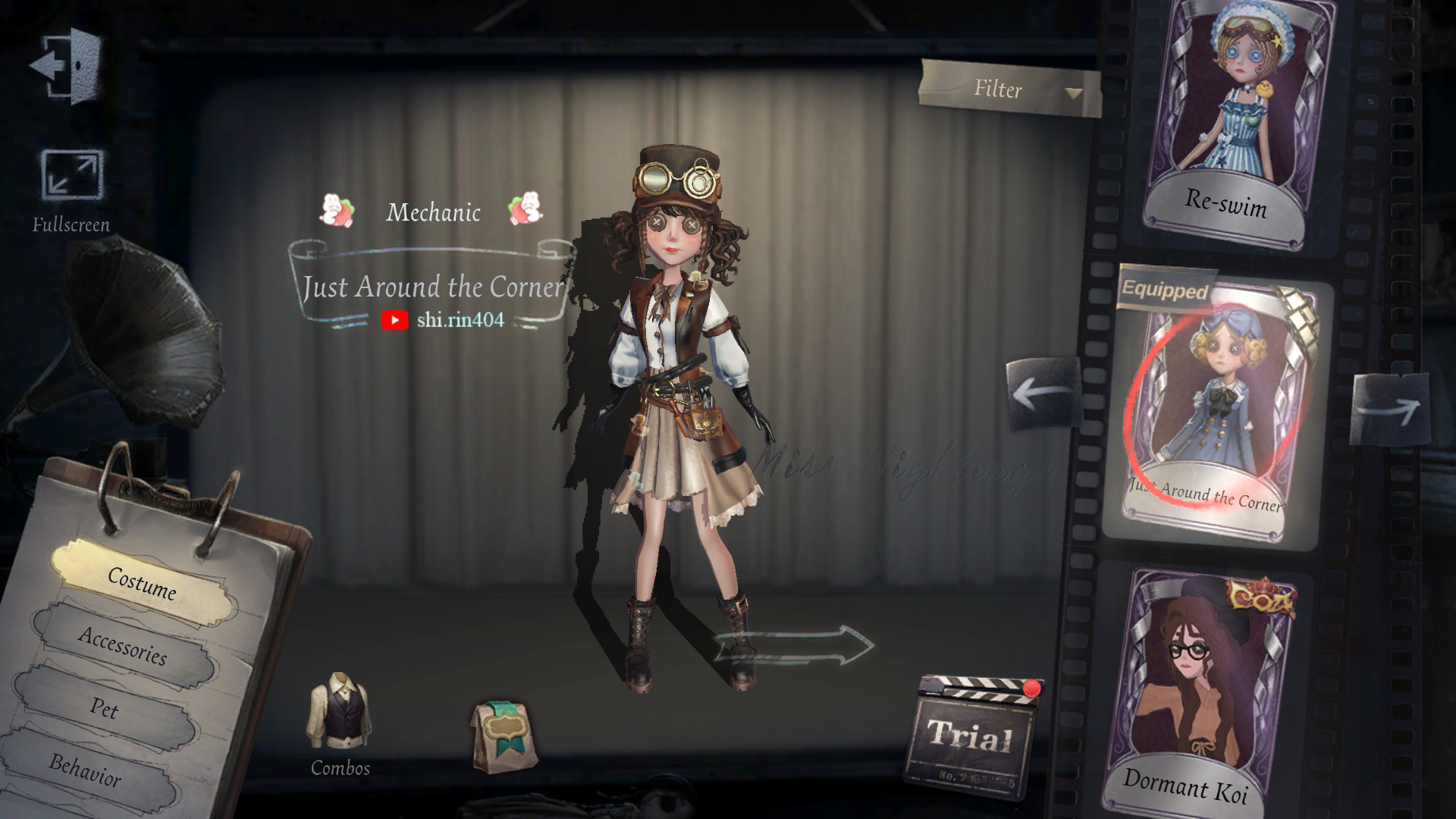Click the chevron on the Filter bar

pyautogui.click(x=1073, y=94)
